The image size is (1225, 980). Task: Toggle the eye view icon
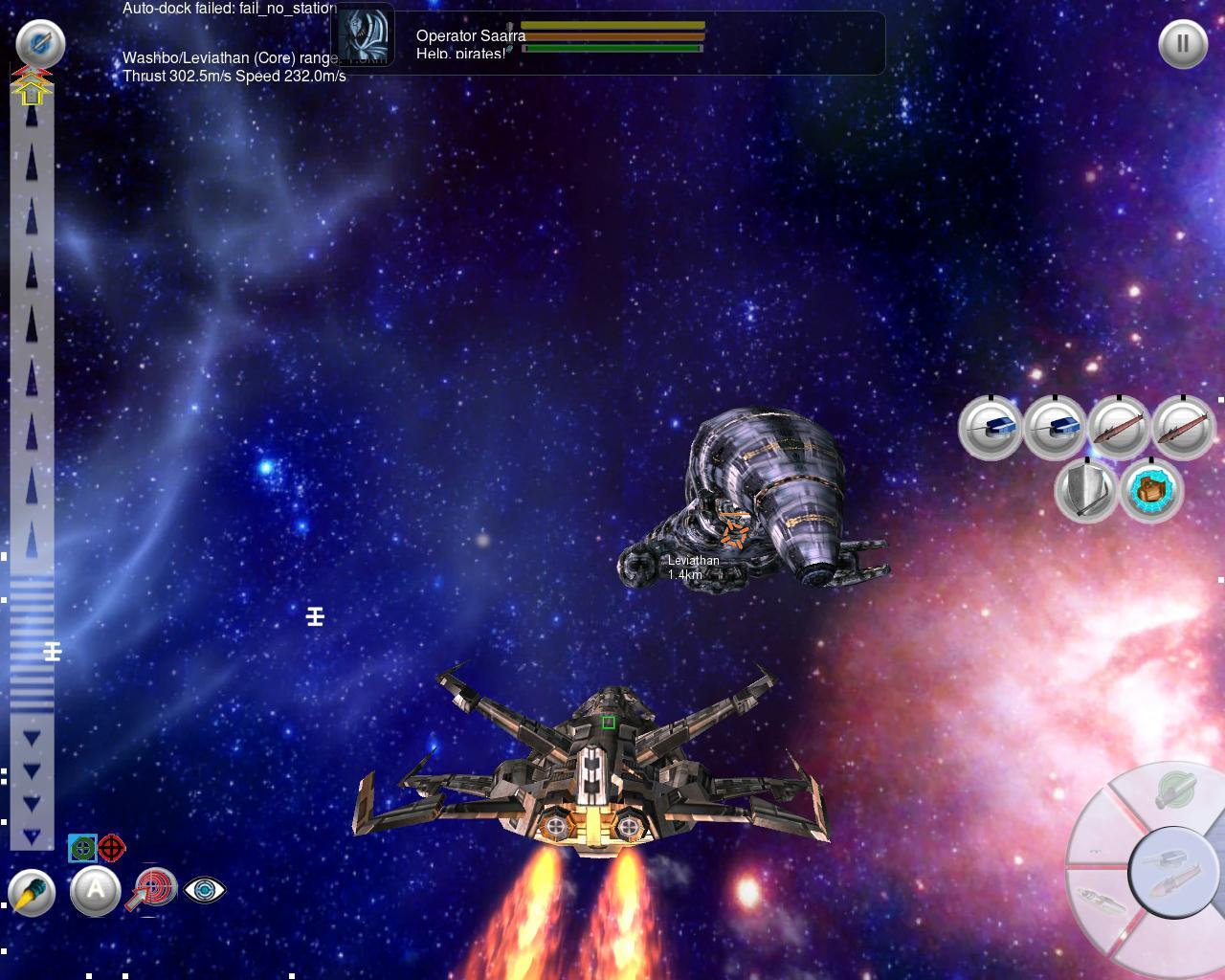point(204,890)
